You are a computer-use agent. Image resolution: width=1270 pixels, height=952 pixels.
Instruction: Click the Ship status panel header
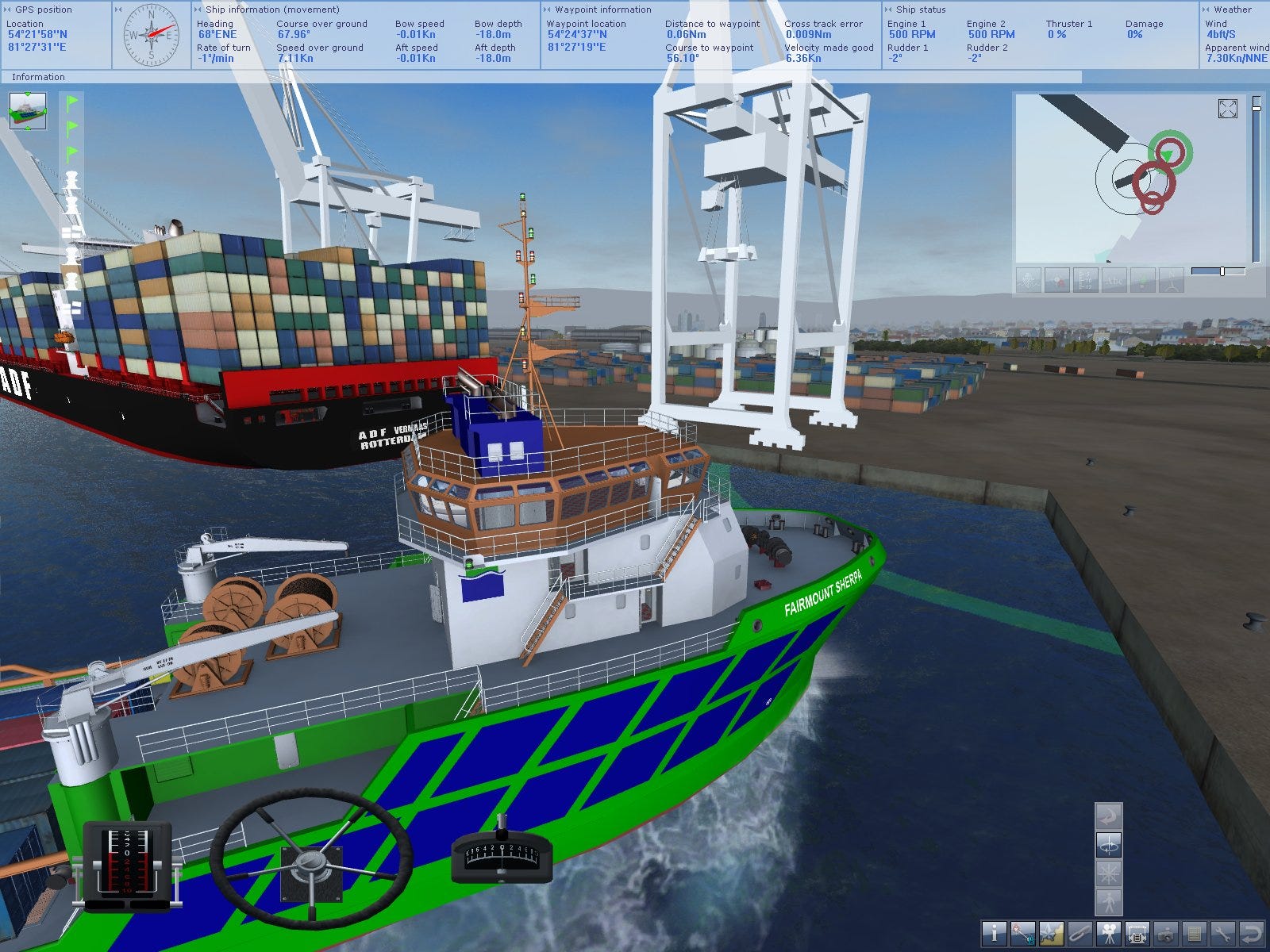(x=921, y=10)
